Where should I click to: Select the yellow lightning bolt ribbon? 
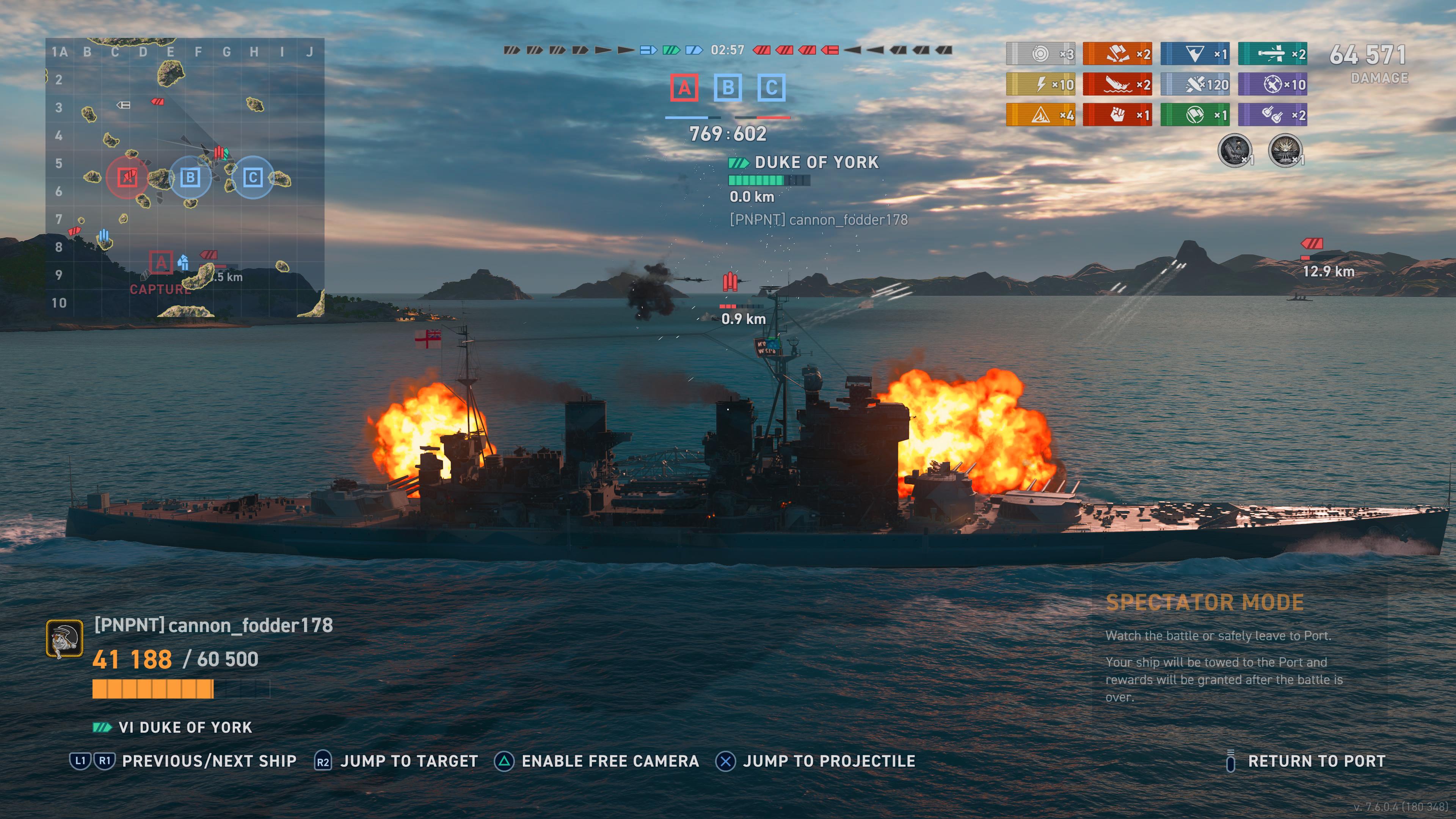(x=1040, y=85)
